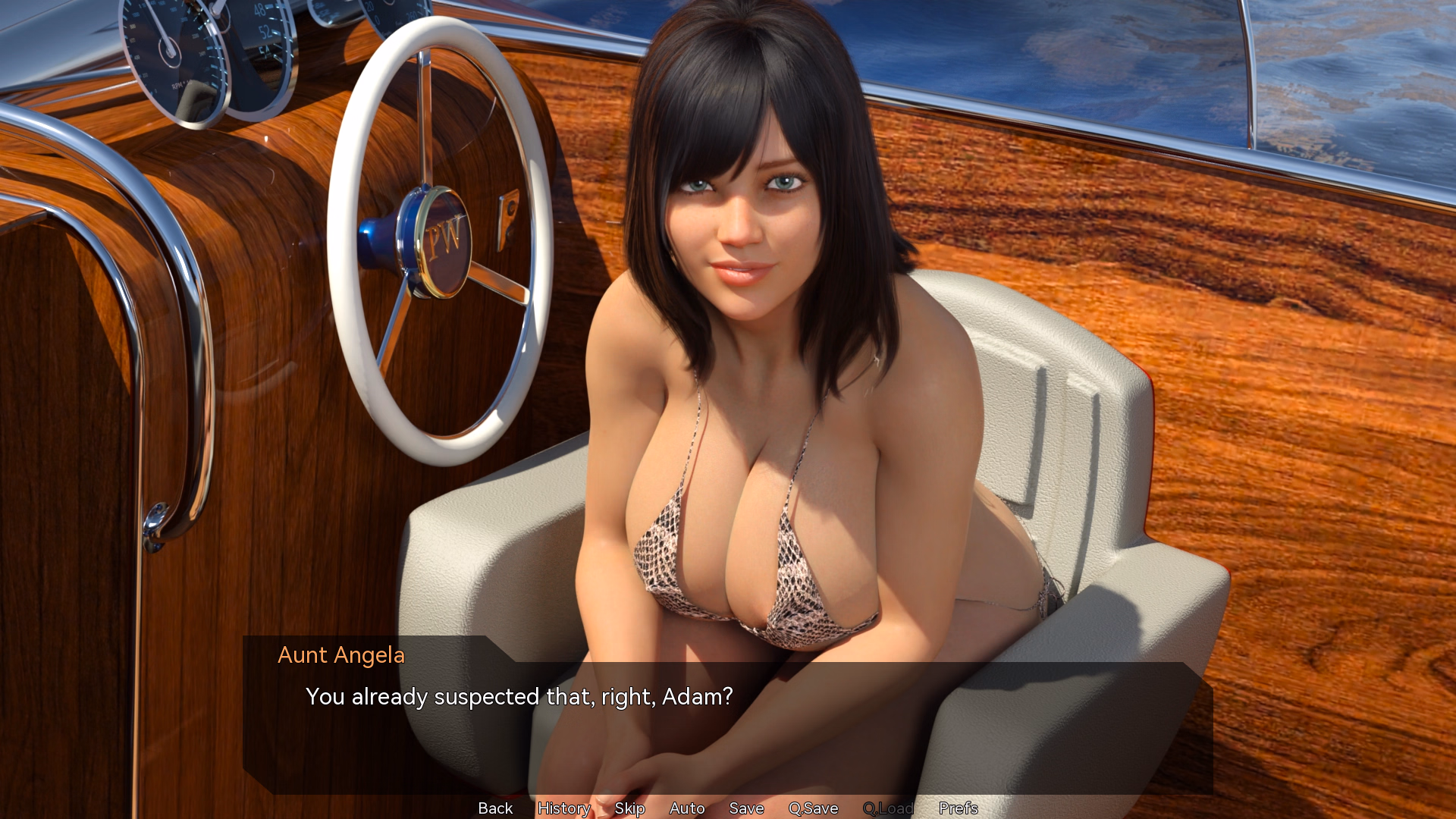The image size is (1456, 819).
Task: Quick load the last quicksave with Q.Load
Action: [x=890, y=808]
